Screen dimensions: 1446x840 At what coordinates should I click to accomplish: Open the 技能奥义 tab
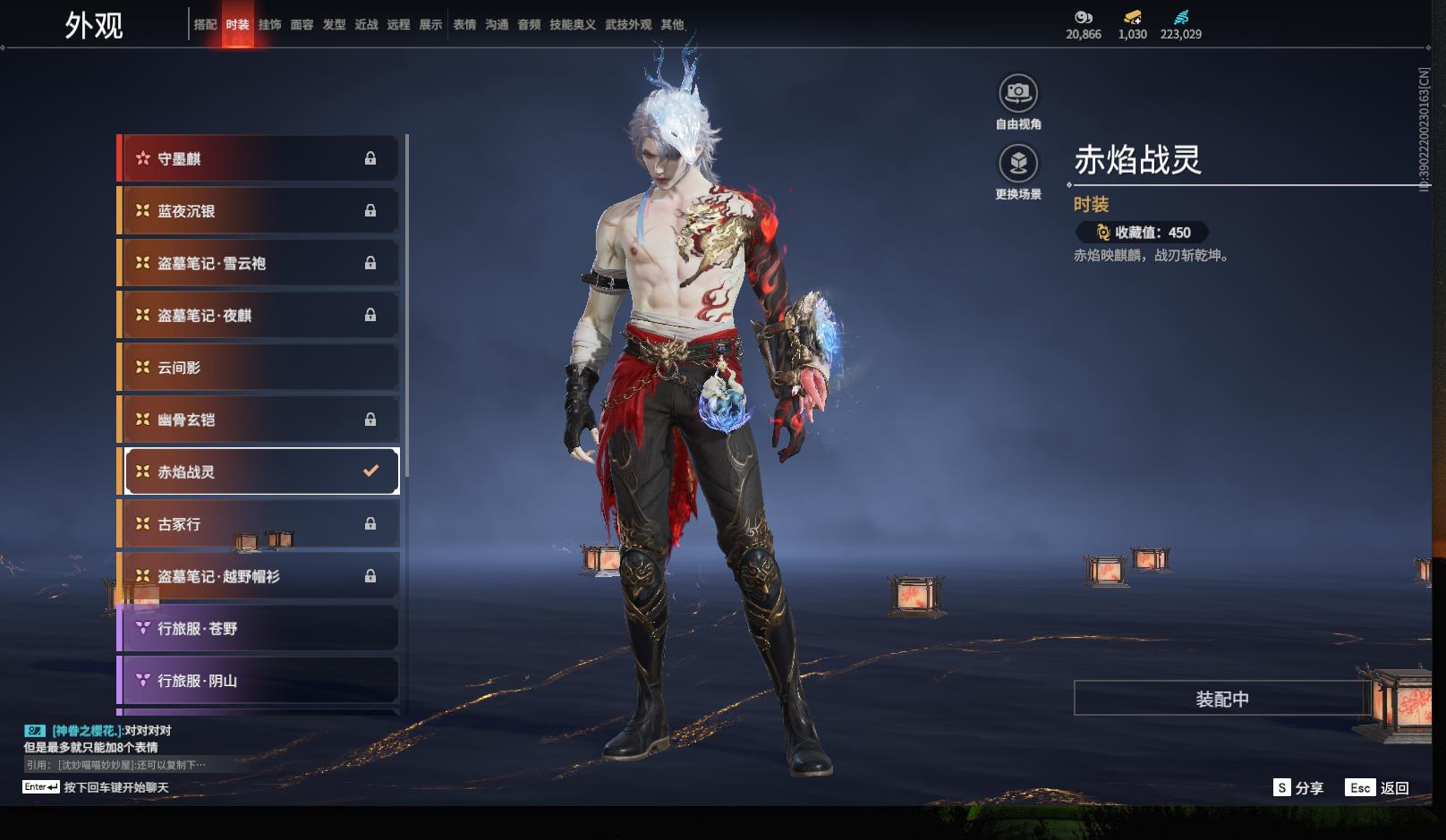tap(572, 24)
